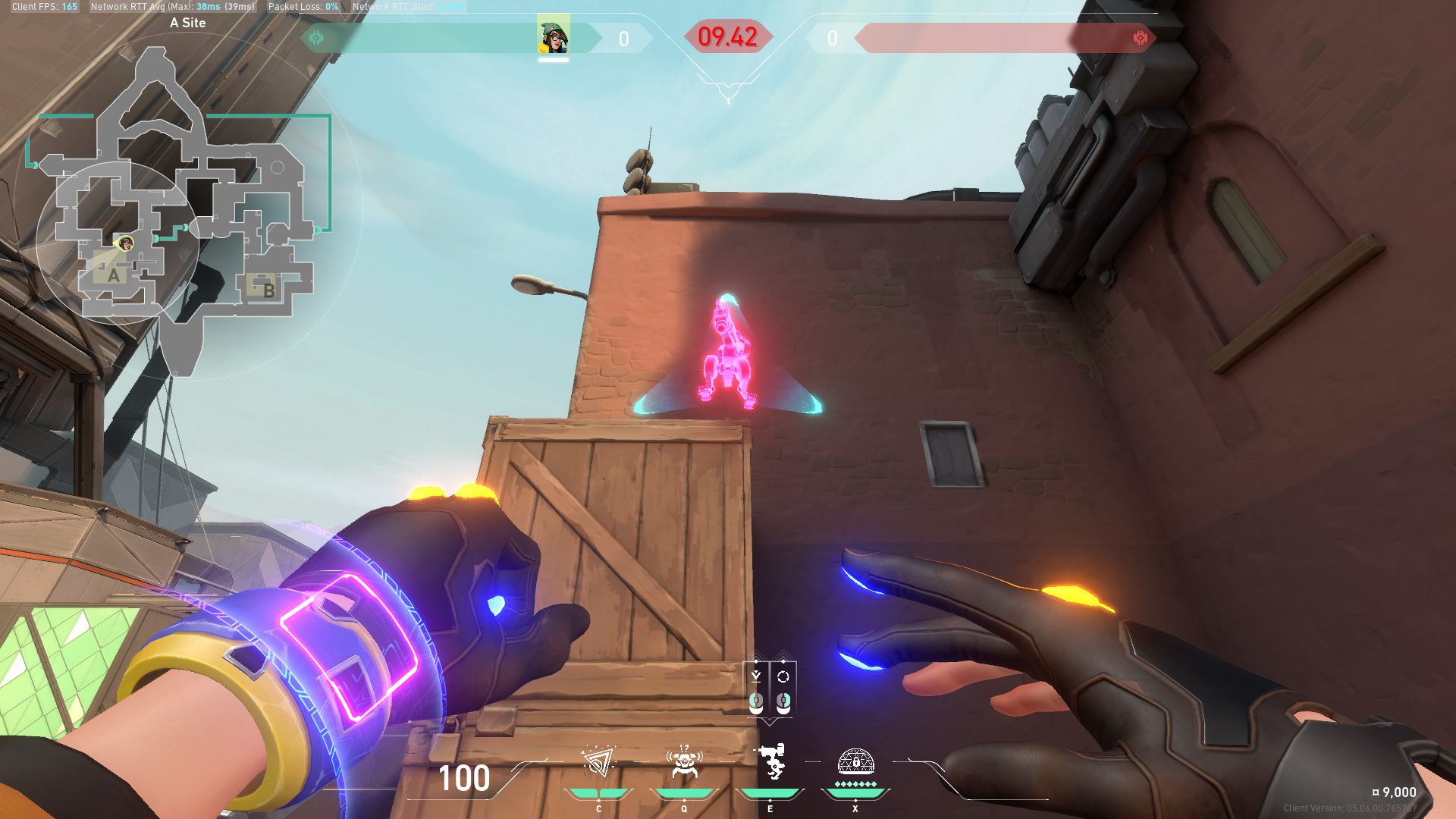
Task: Click the A Site label above the minimap
Action: (x=187, y=23)
